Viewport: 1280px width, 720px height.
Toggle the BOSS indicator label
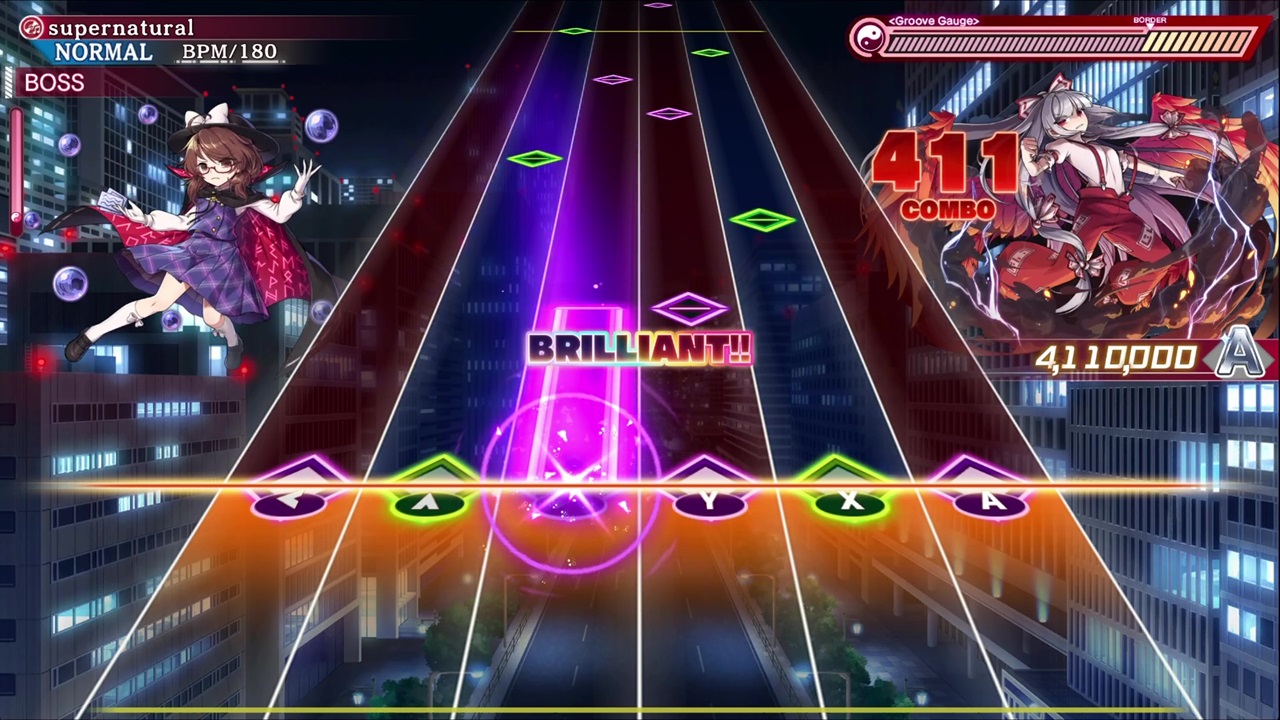point(54,83)
